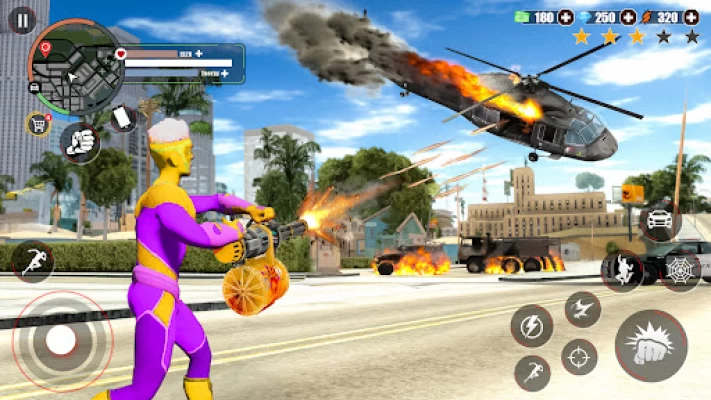This screenshot has height=400, width=711.
Task: Add cash with the plus beside 180
Action: 566,17
